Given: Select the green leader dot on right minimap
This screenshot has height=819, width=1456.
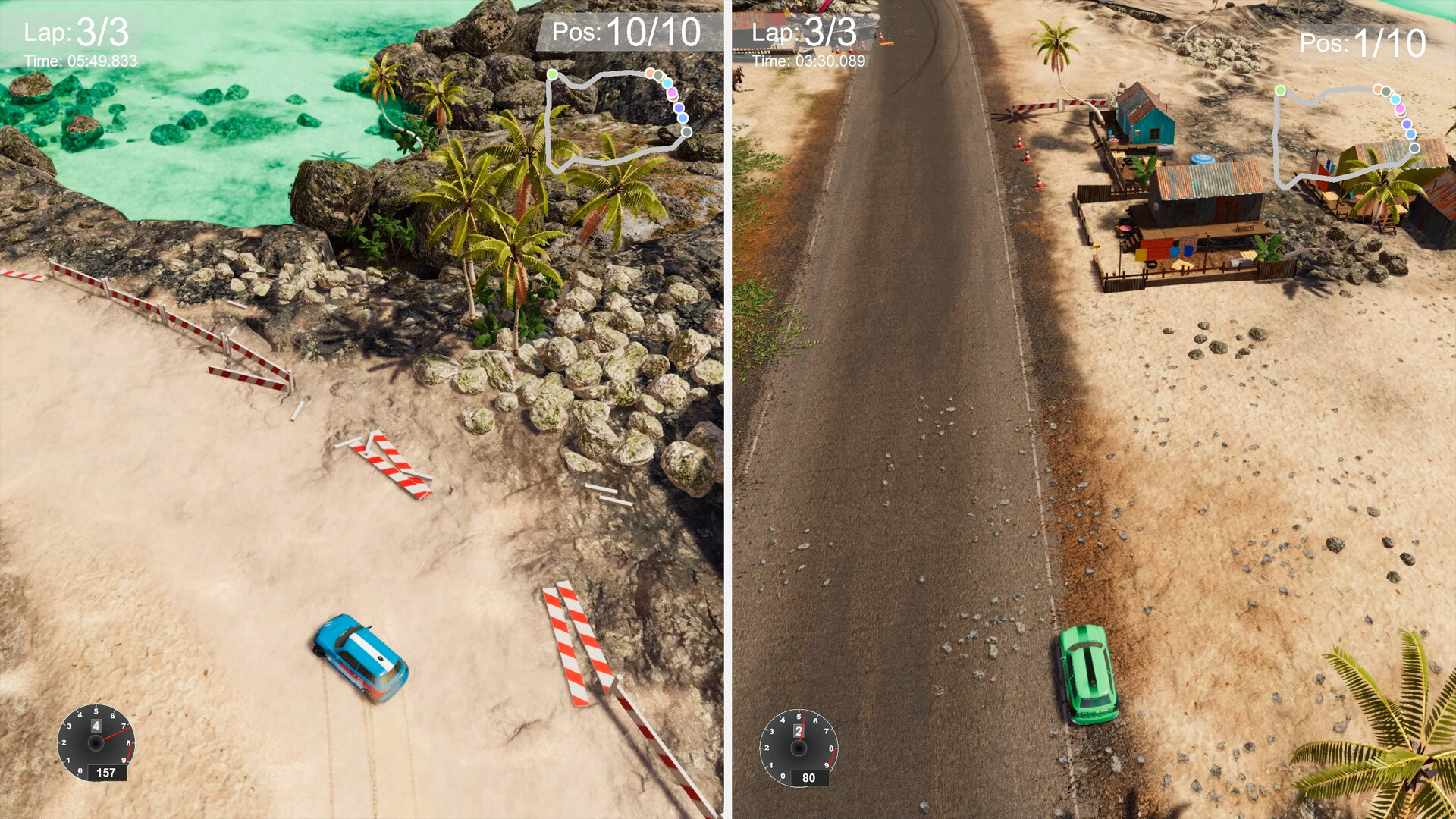Looking at the screenshot, I should point(1280,90).
